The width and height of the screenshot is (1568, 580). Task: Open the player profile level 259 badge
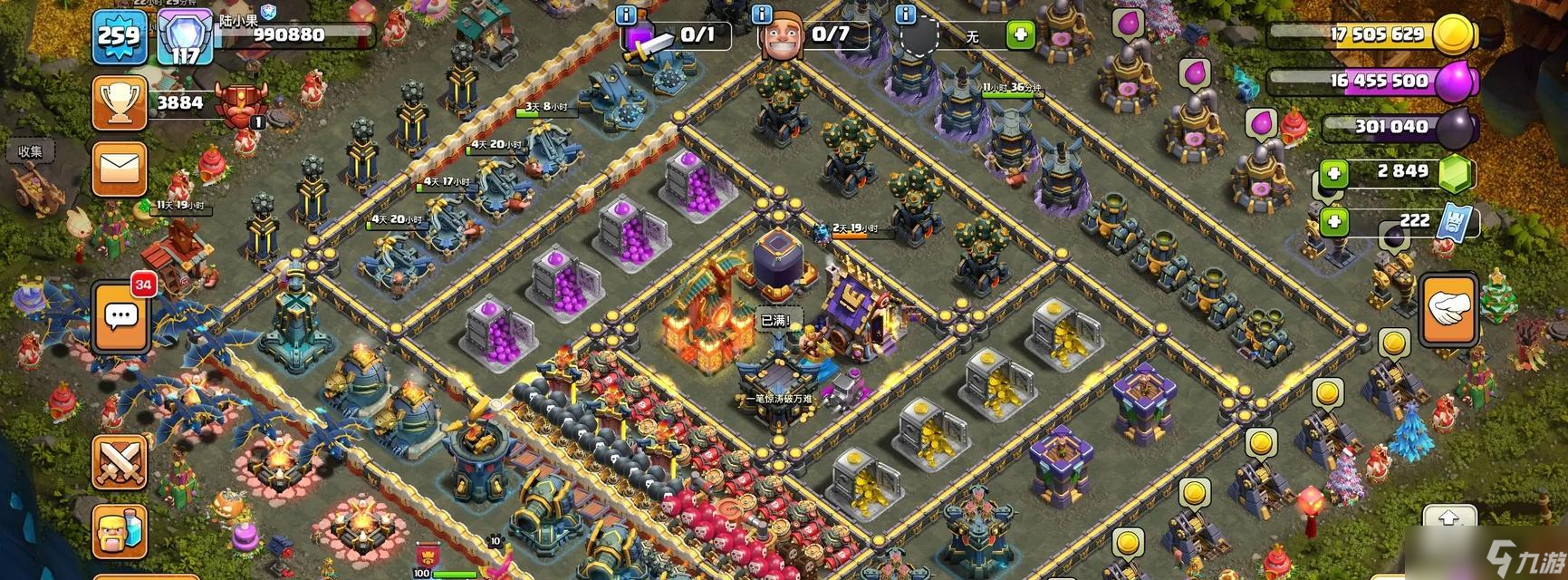[x=119, y=36]
